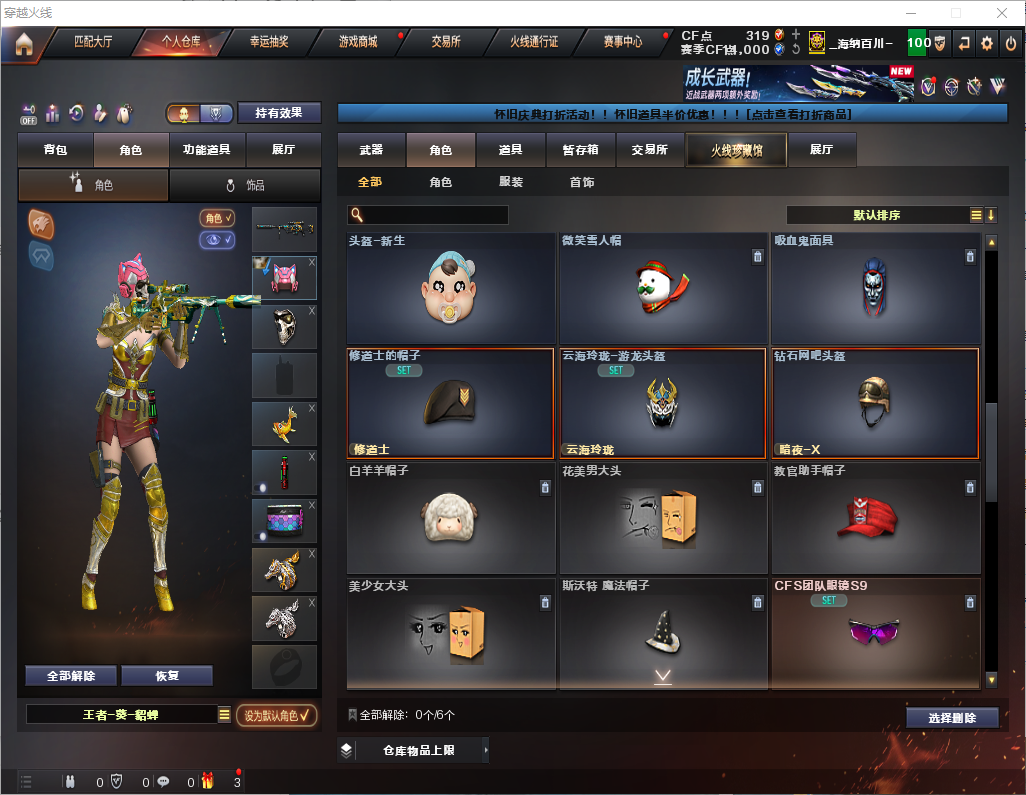This screenshot has width=1026, height=795.
Task: Open the gear settings icon
Action: coord(986,43)
